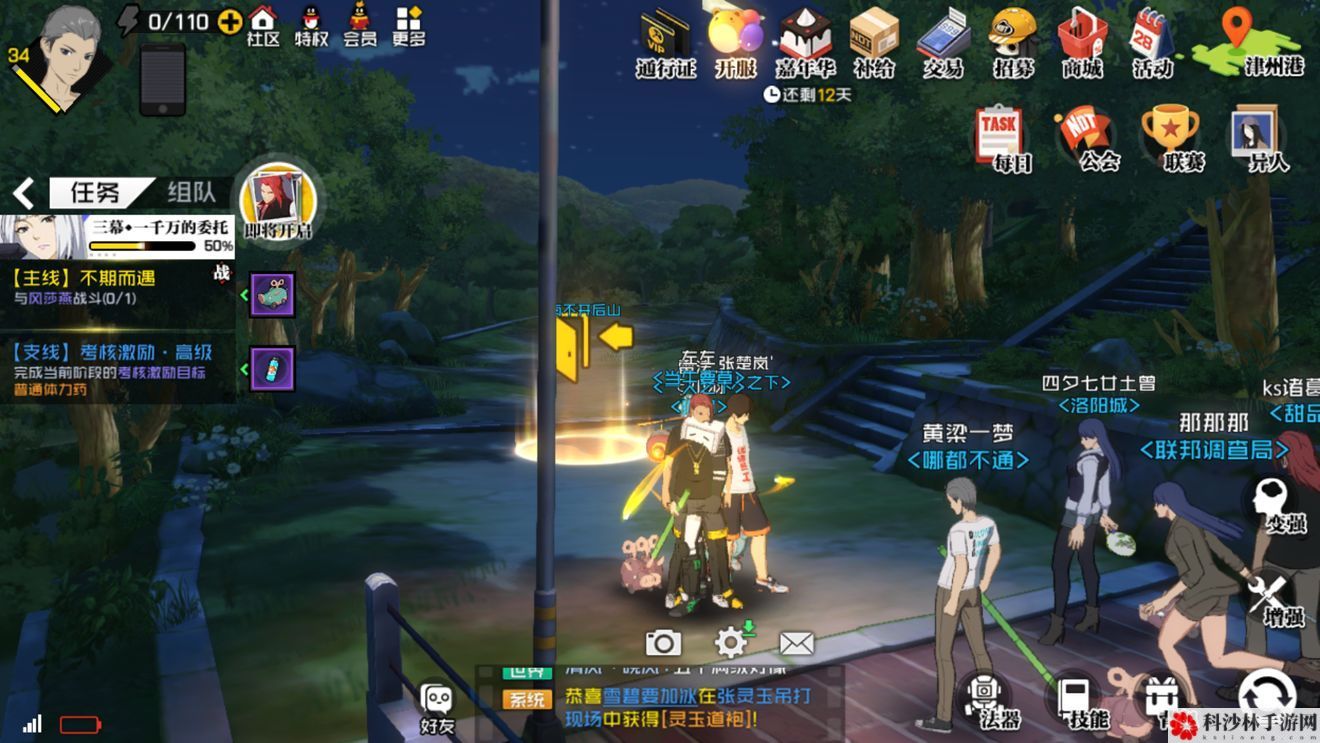1320x743 pixels.
Task: Open the 开服 balloon event
Action: coord(735,40)
